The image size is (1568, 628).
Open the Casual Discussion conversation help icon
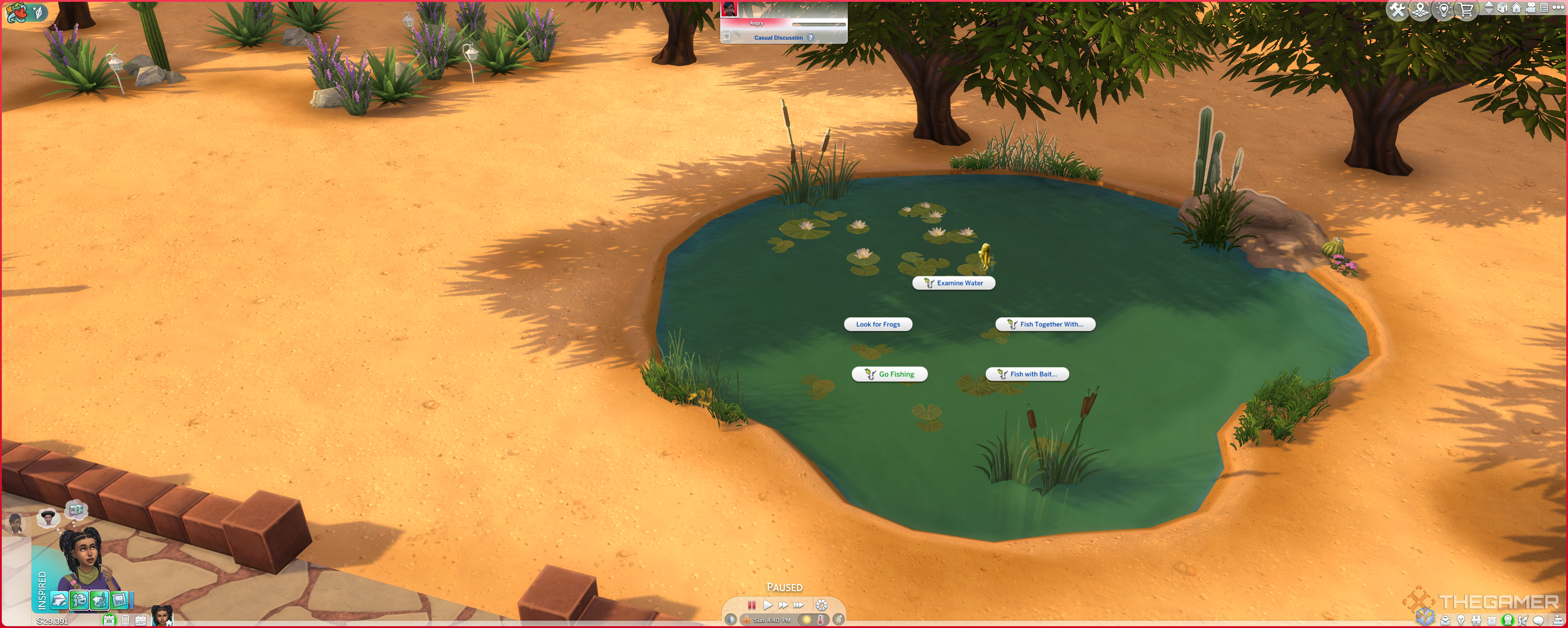tap(810, 38)
